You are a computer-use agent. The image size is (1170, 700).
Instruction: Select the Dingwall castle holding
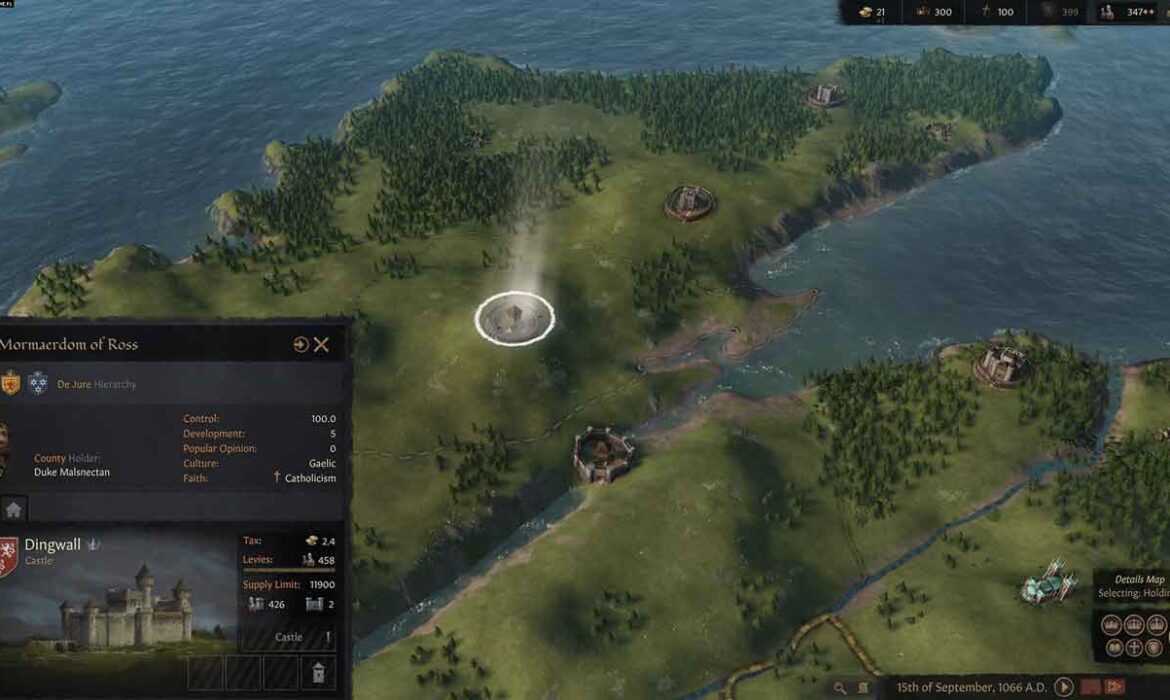click(53, 545)
